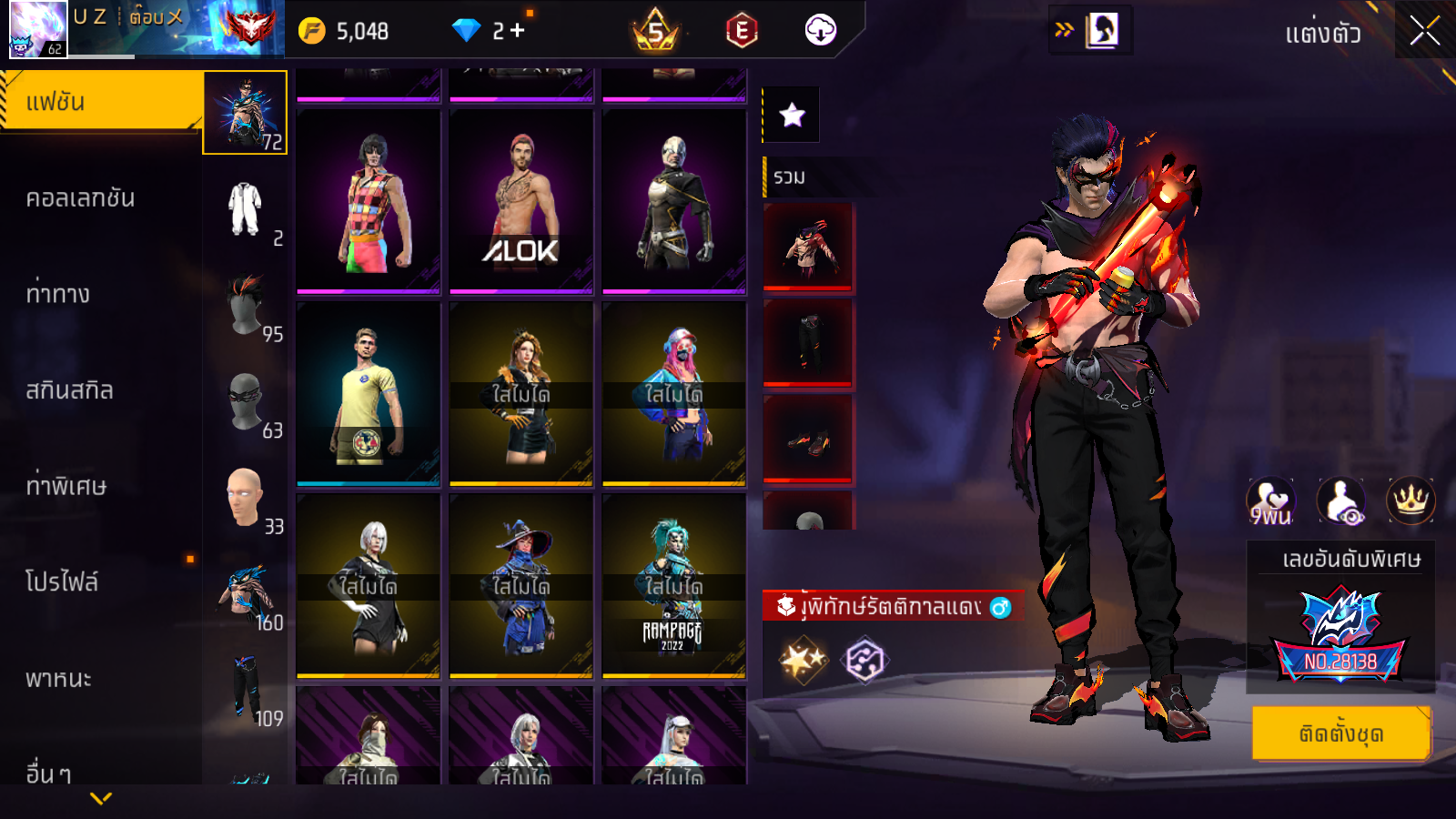
Task: Pick the RAMPAGE 2022 outfit
Action: (x=673, y=586)
